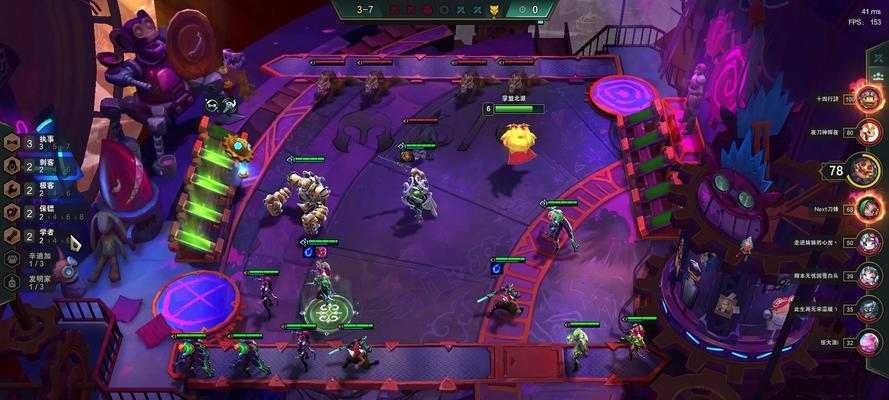The height and width of the screenshot is (400, 889).
Task: View player 十四行詩's board
Action: (871, 99)
